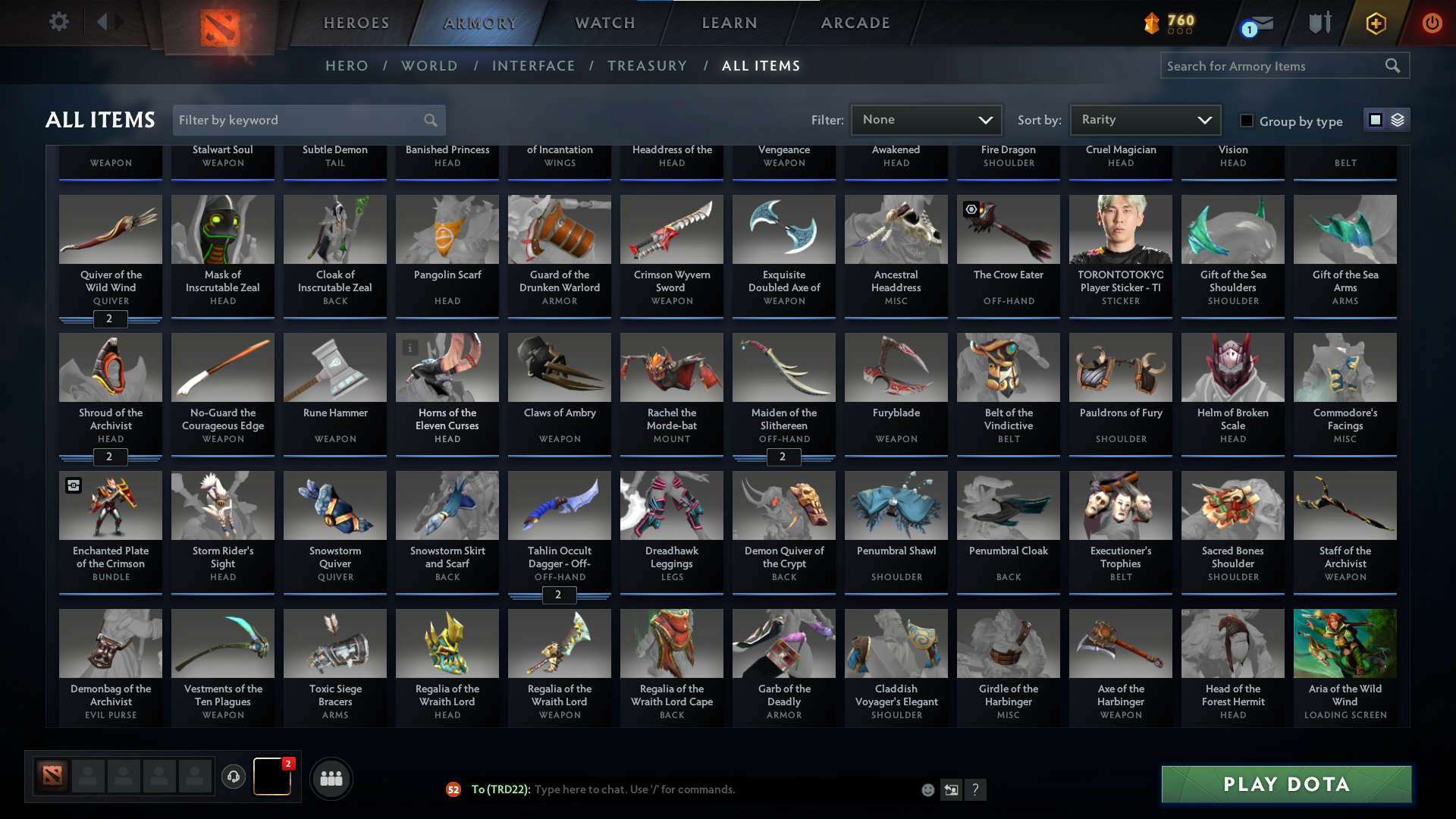Image resolution: width=1456 pixels, height=819 pixels.
Task: Click the orange power button to quit
Action: pos(1432,23)
